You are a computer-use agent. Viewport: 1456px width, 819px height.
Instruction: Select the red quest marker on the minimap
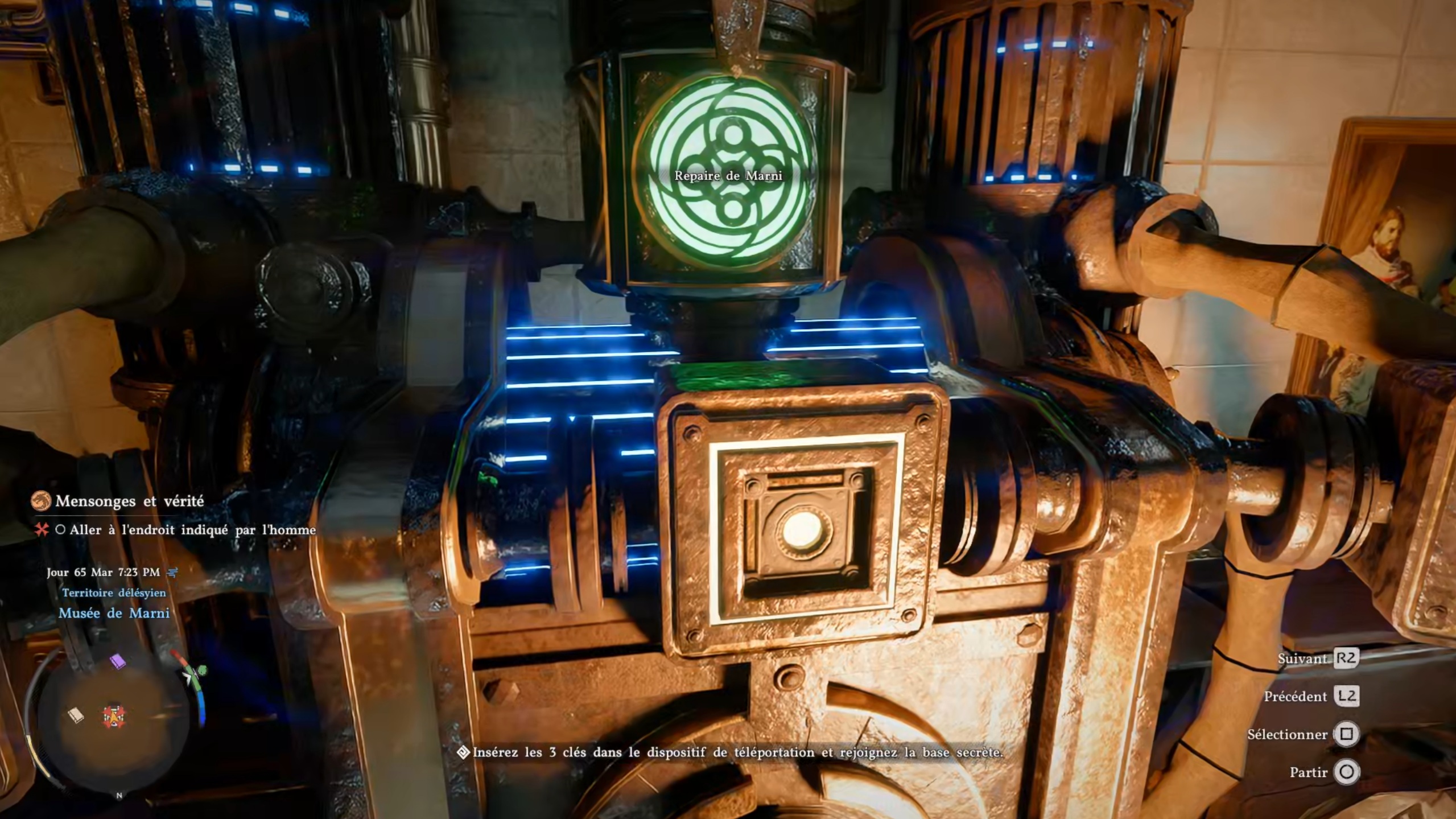click(114, 716)
